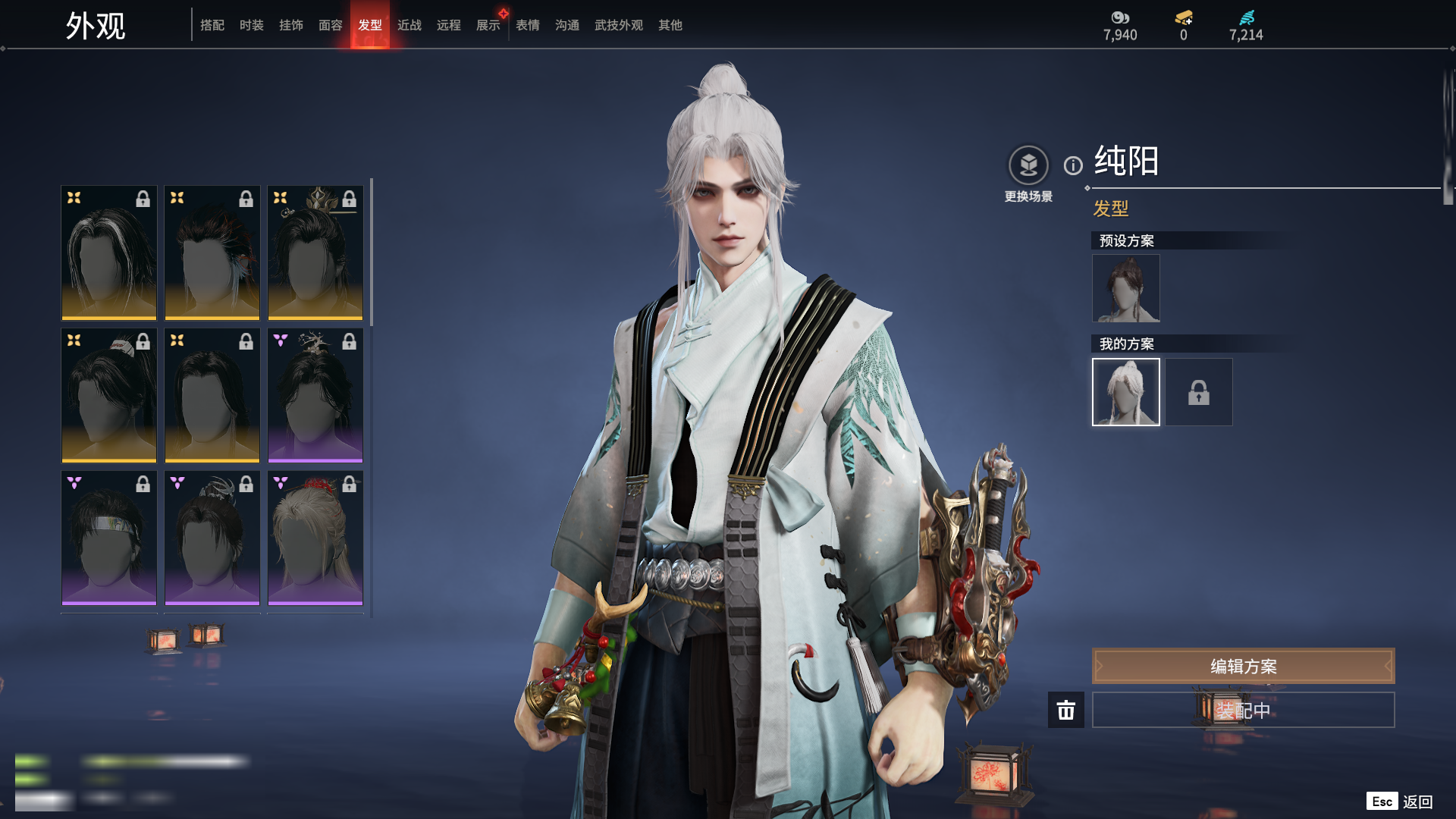
Task: Go to the 面容 face tab
Action: 331,25
